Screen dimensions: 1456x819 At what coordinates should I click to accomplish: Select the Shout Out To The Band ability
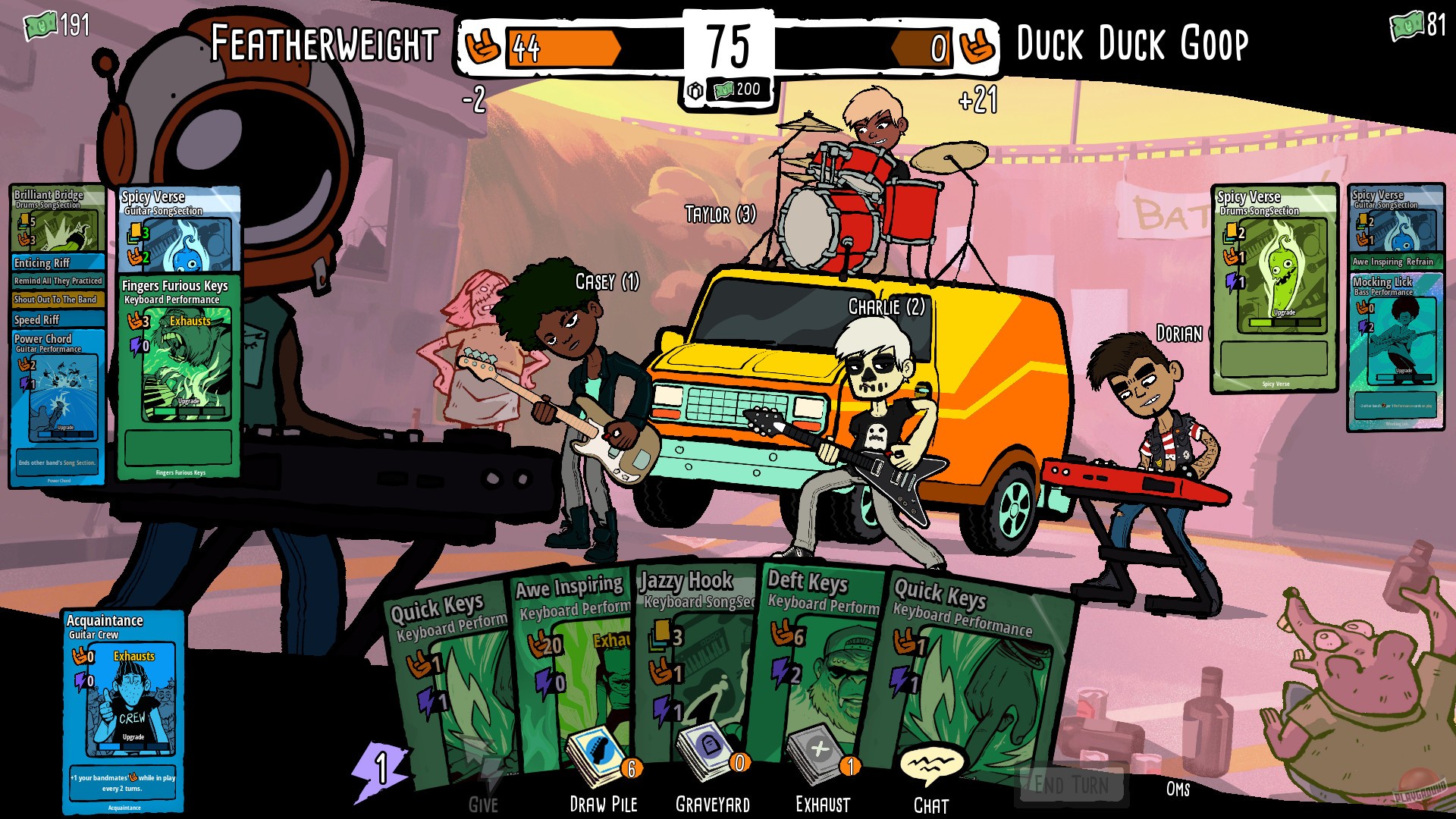point(57,300)
